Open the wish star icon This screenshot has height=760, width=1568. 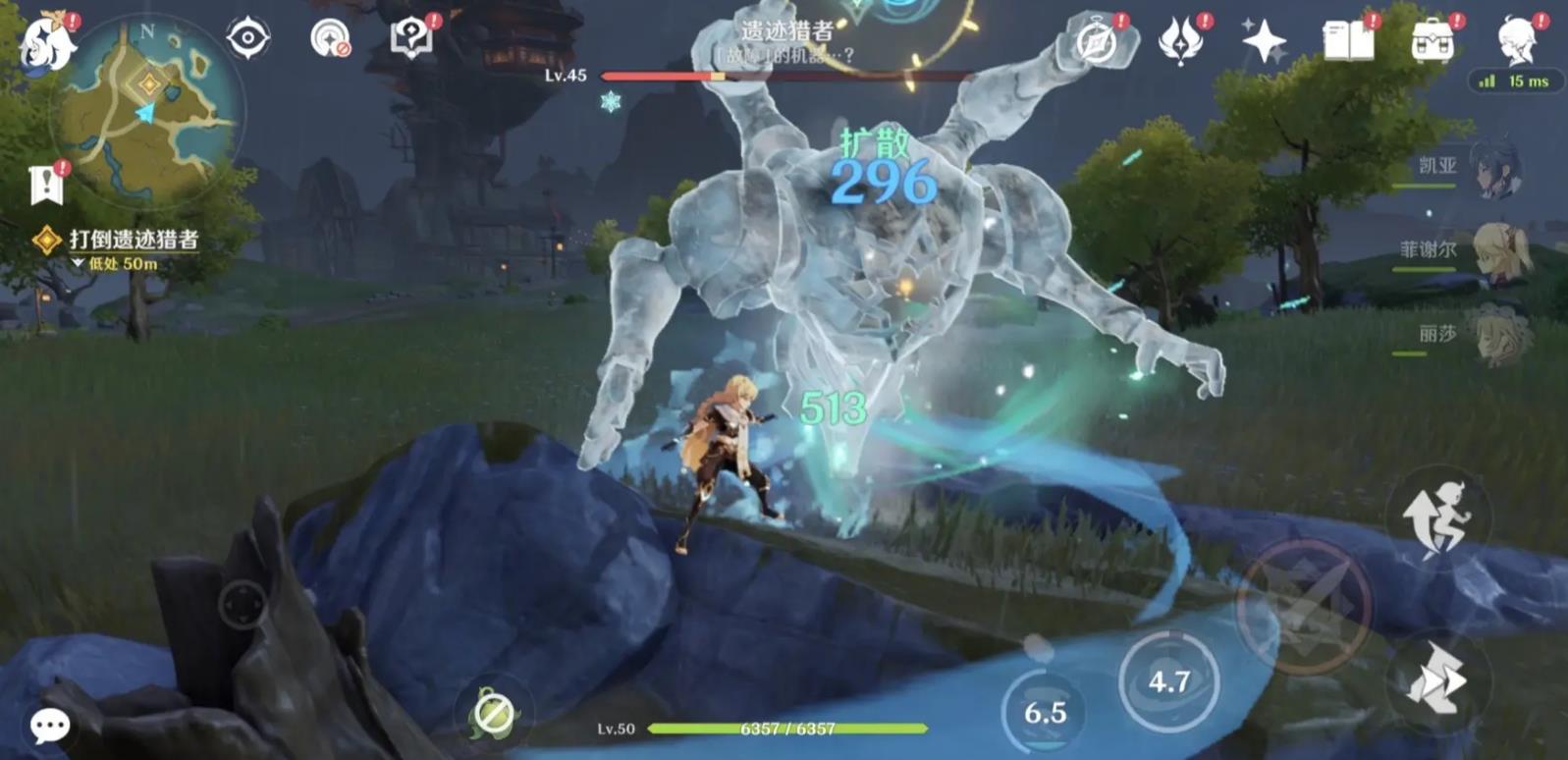click(x=1264, y=41)
